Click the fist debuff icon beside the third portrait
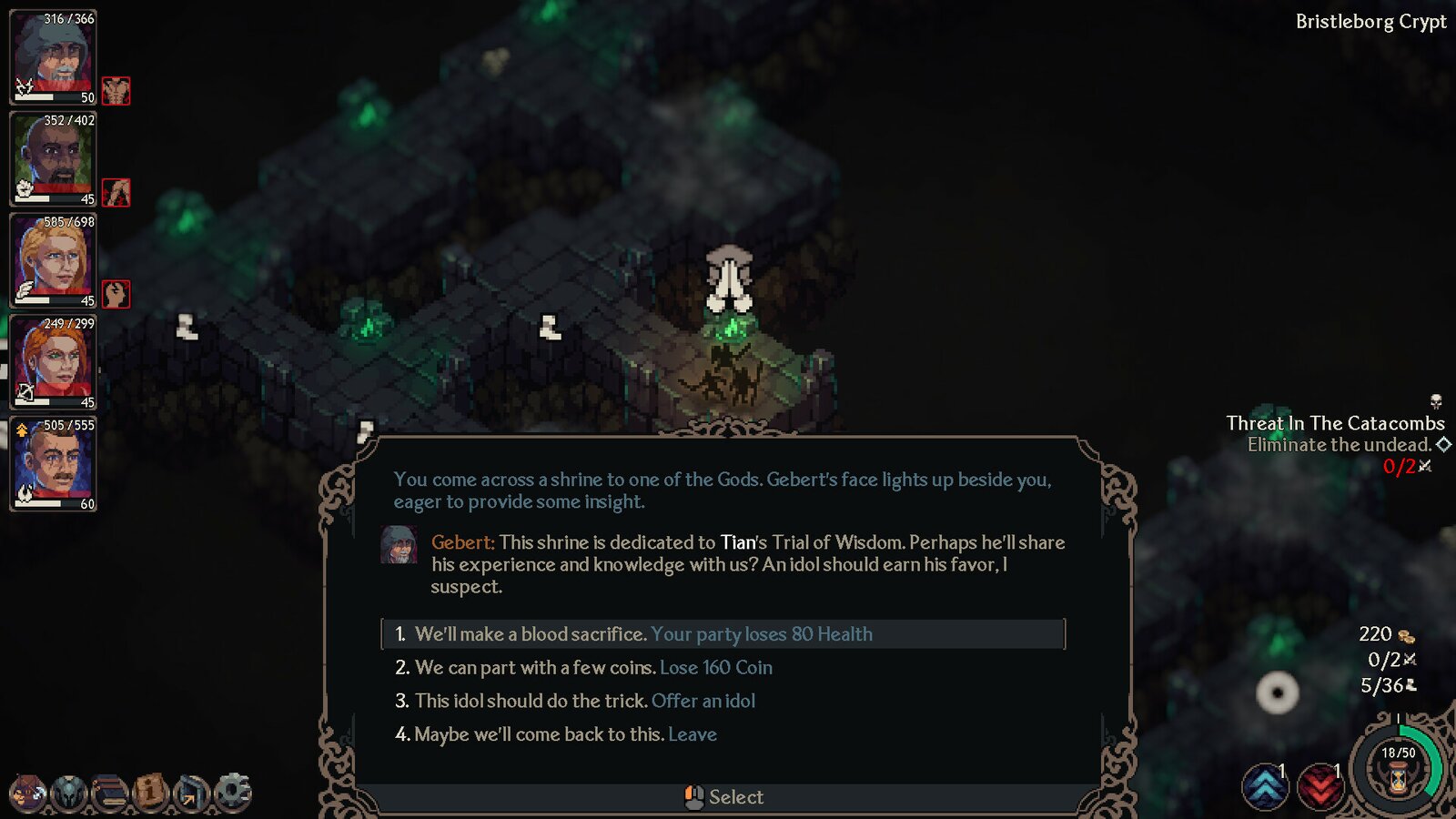The width and height of the screenshot is (1456, 819). pyautogui.click(x=116, y=294)
